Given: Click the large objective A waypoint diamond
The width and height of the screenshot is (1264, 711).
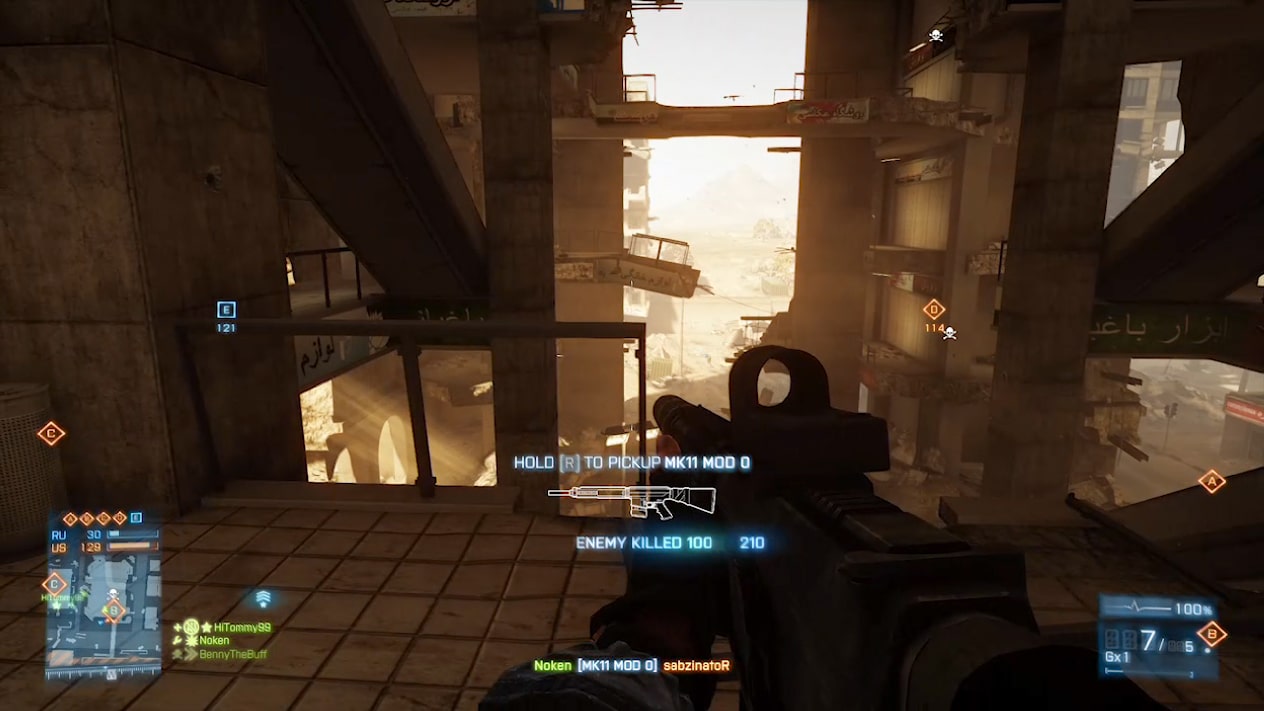Looking at the screenshot, I should click(x=1212, y=481).
